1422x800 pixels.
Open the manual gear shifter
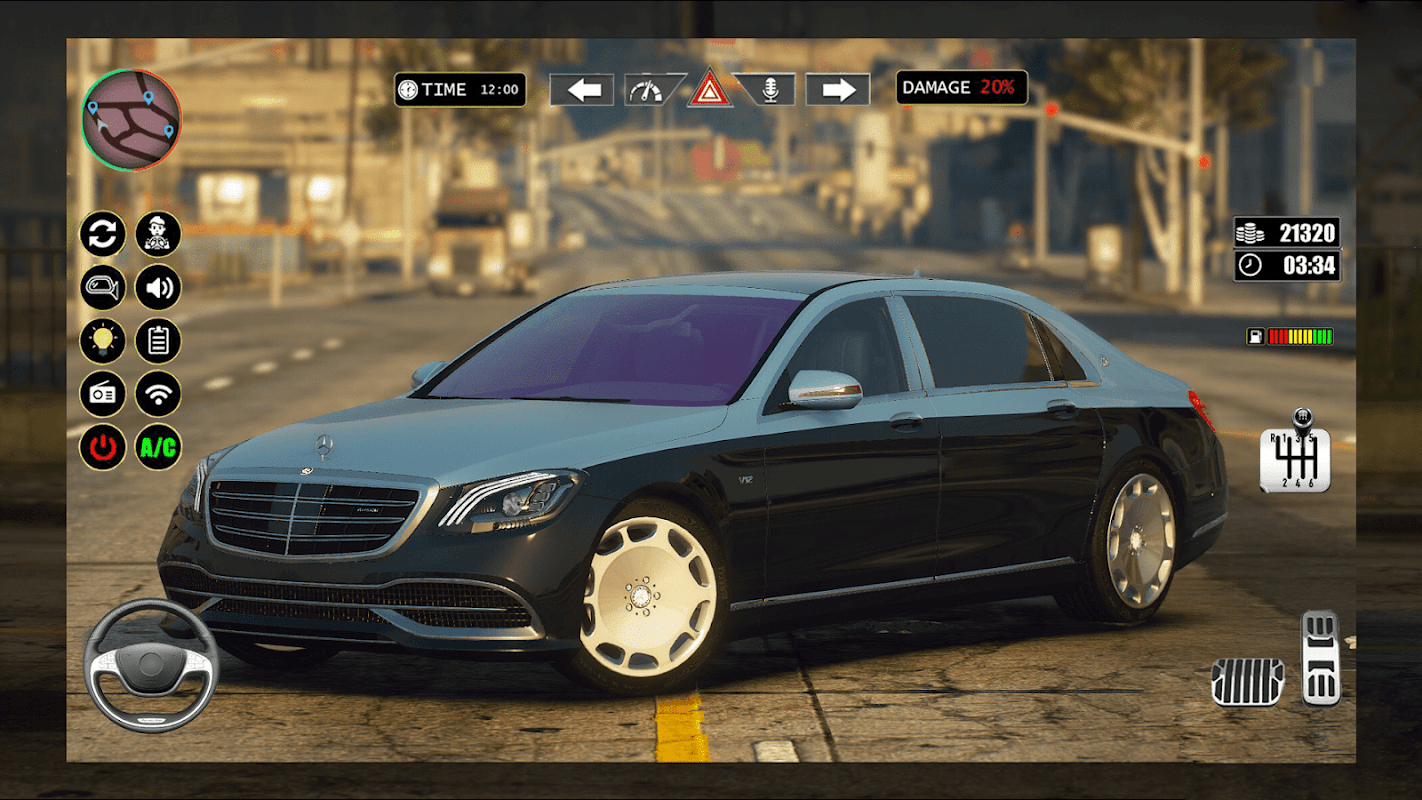tap(1297, 454)
